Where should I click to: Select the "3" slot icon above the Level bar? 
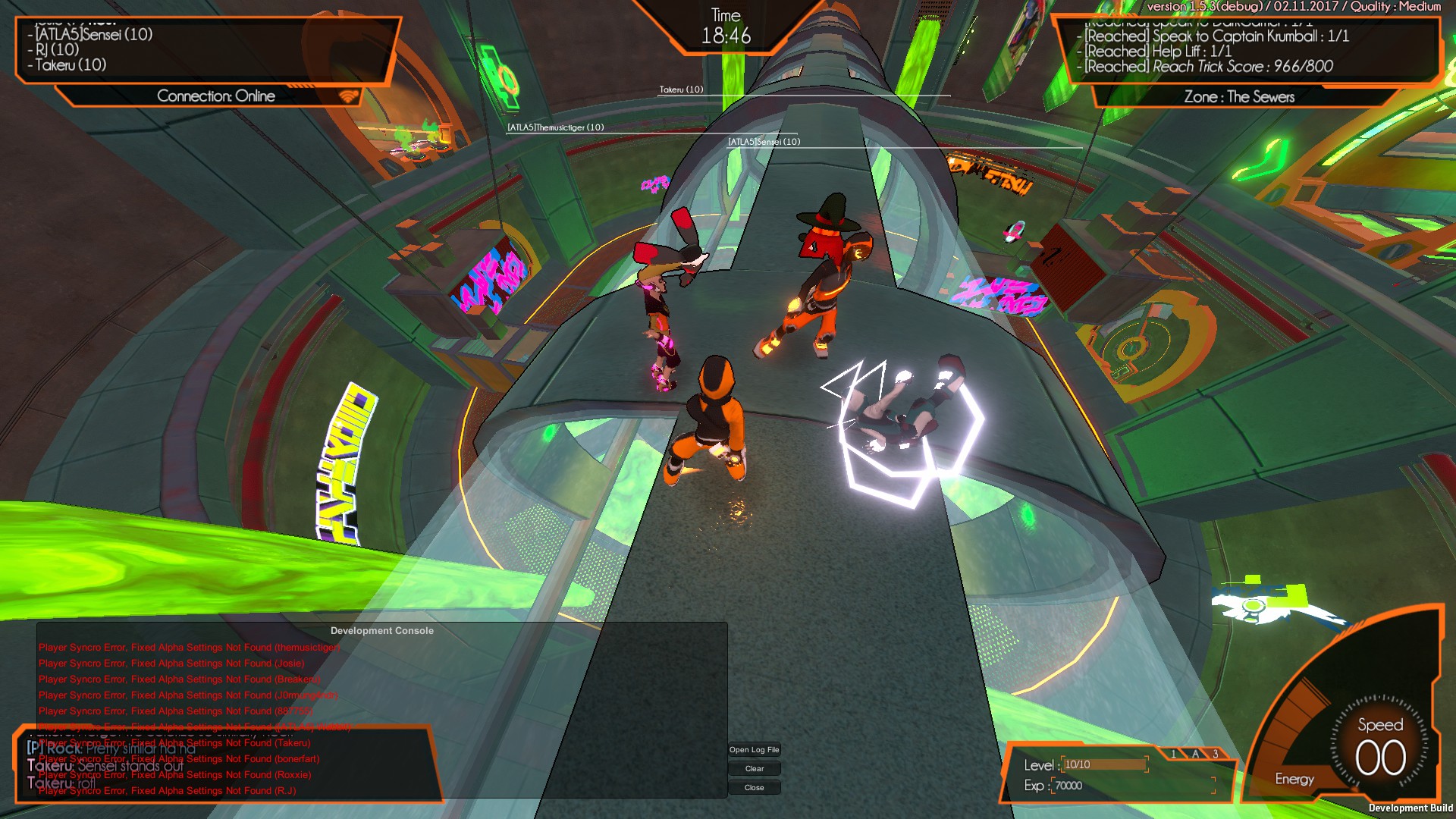click(x=1214, y=753)
